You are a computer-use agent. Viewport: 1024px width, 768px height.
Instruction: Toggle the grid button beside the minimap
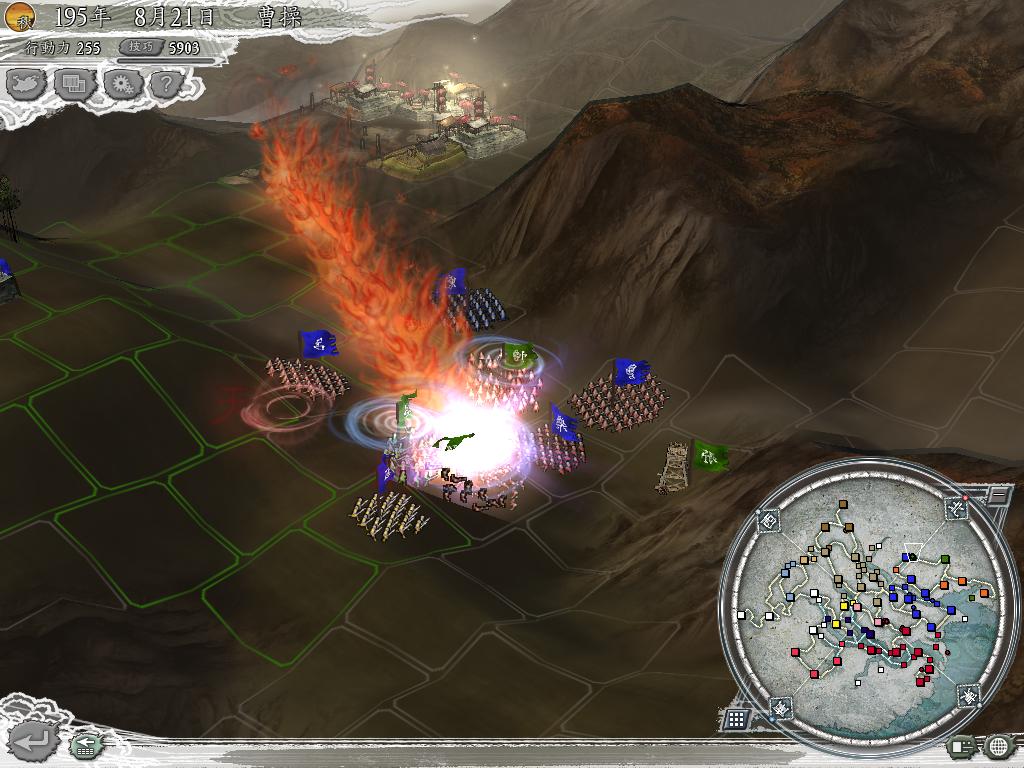(736, 718)
